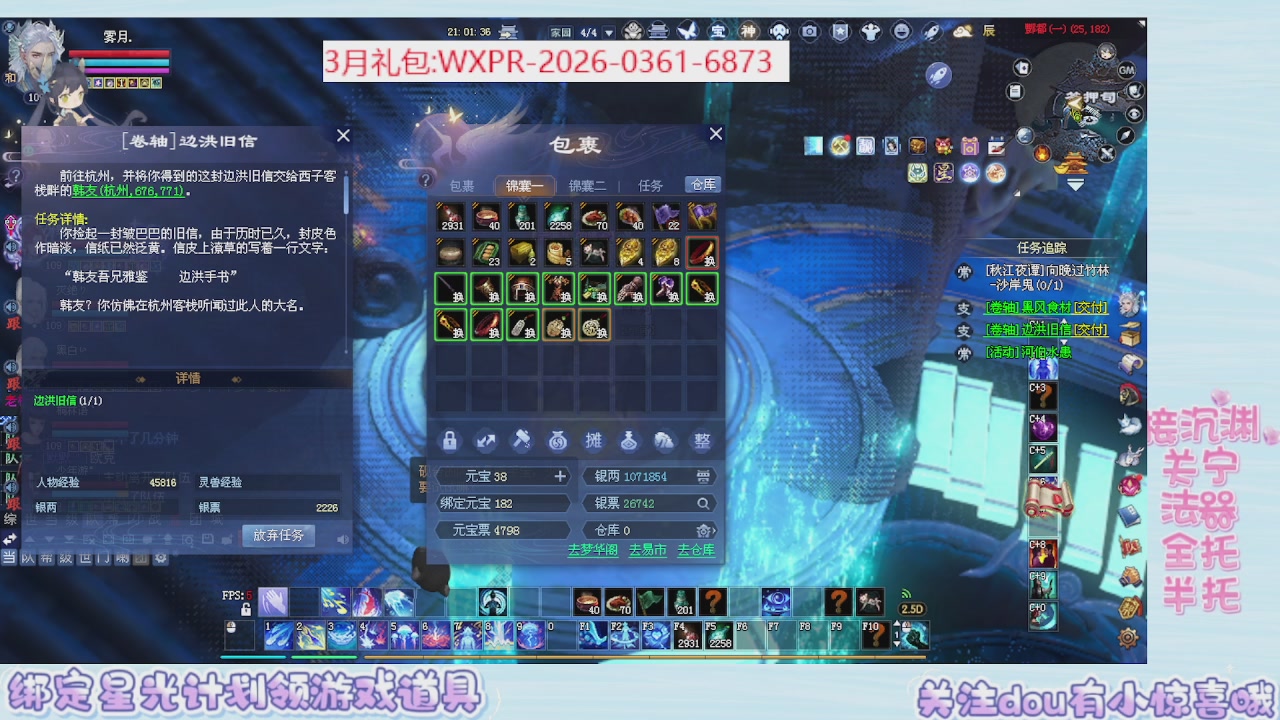Click the plus button next to 元宝 38
1280x720 pixels.
[x=560, y=476]
